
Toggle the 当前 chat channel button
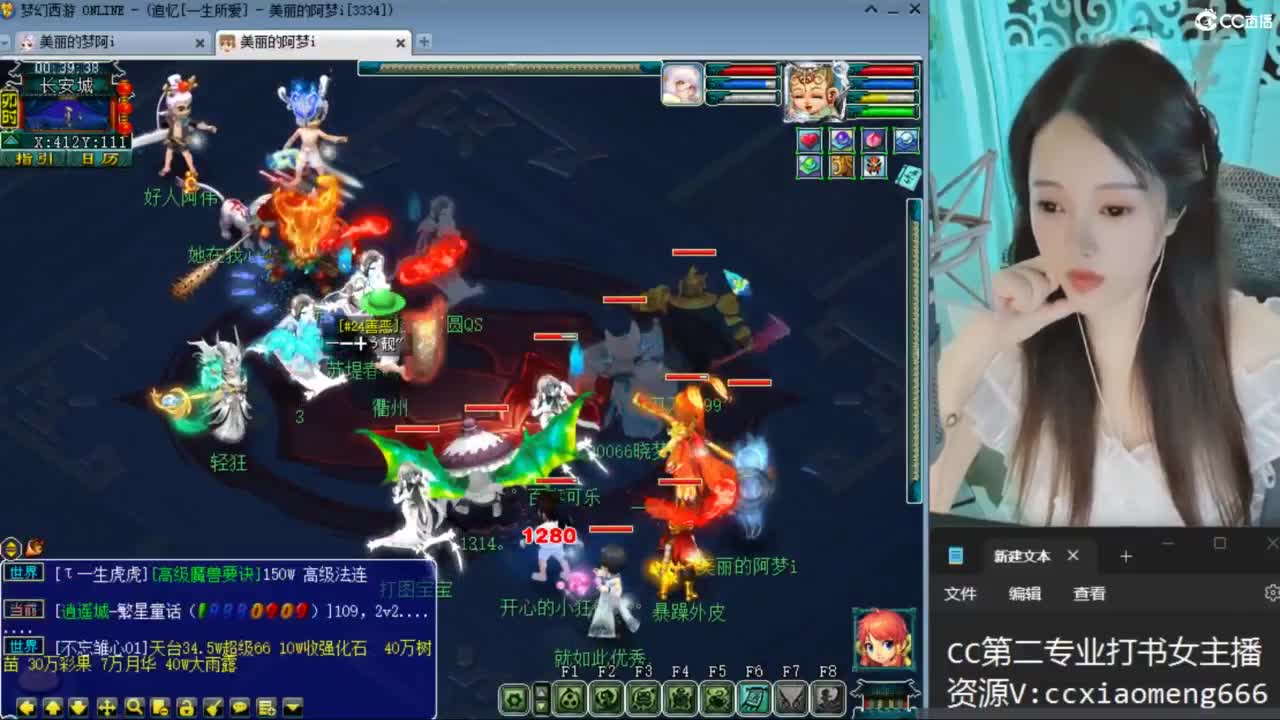(27, 608)
